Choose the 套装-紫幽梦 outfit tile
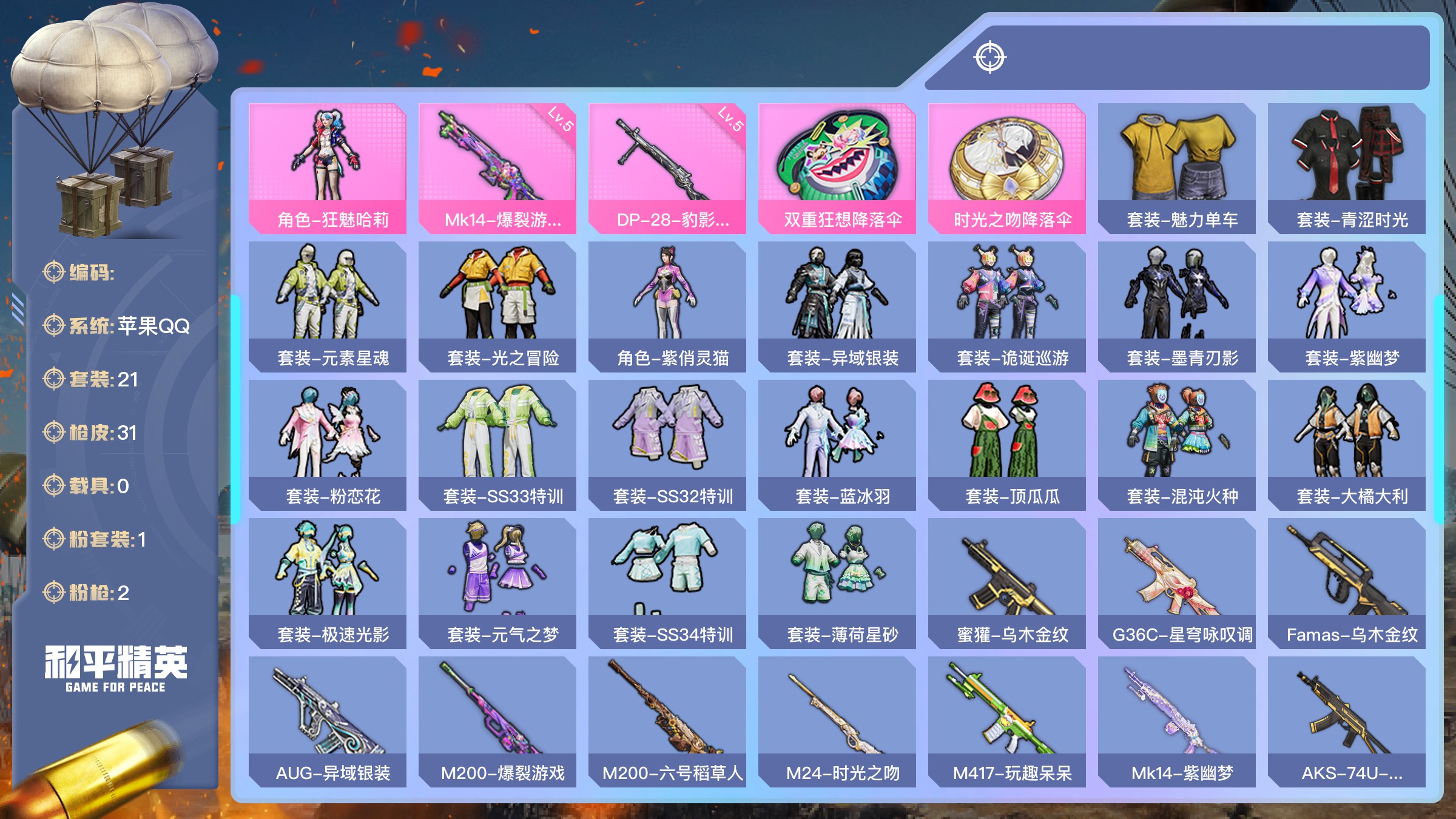Viewport: 1456px width, 819px height. [x=1347, y=306]
